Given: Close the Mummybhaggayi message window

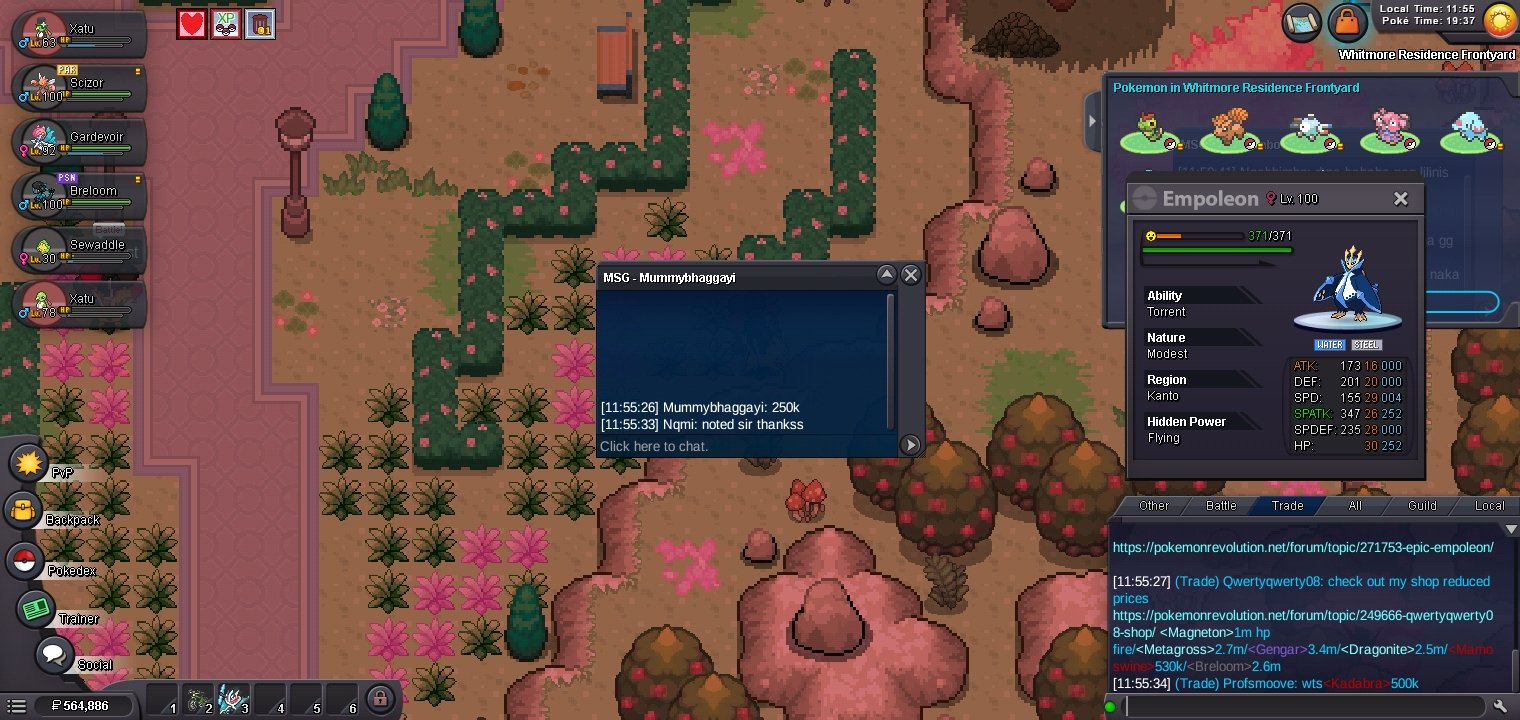Looking at the screenshot, I should click(910, 275).
